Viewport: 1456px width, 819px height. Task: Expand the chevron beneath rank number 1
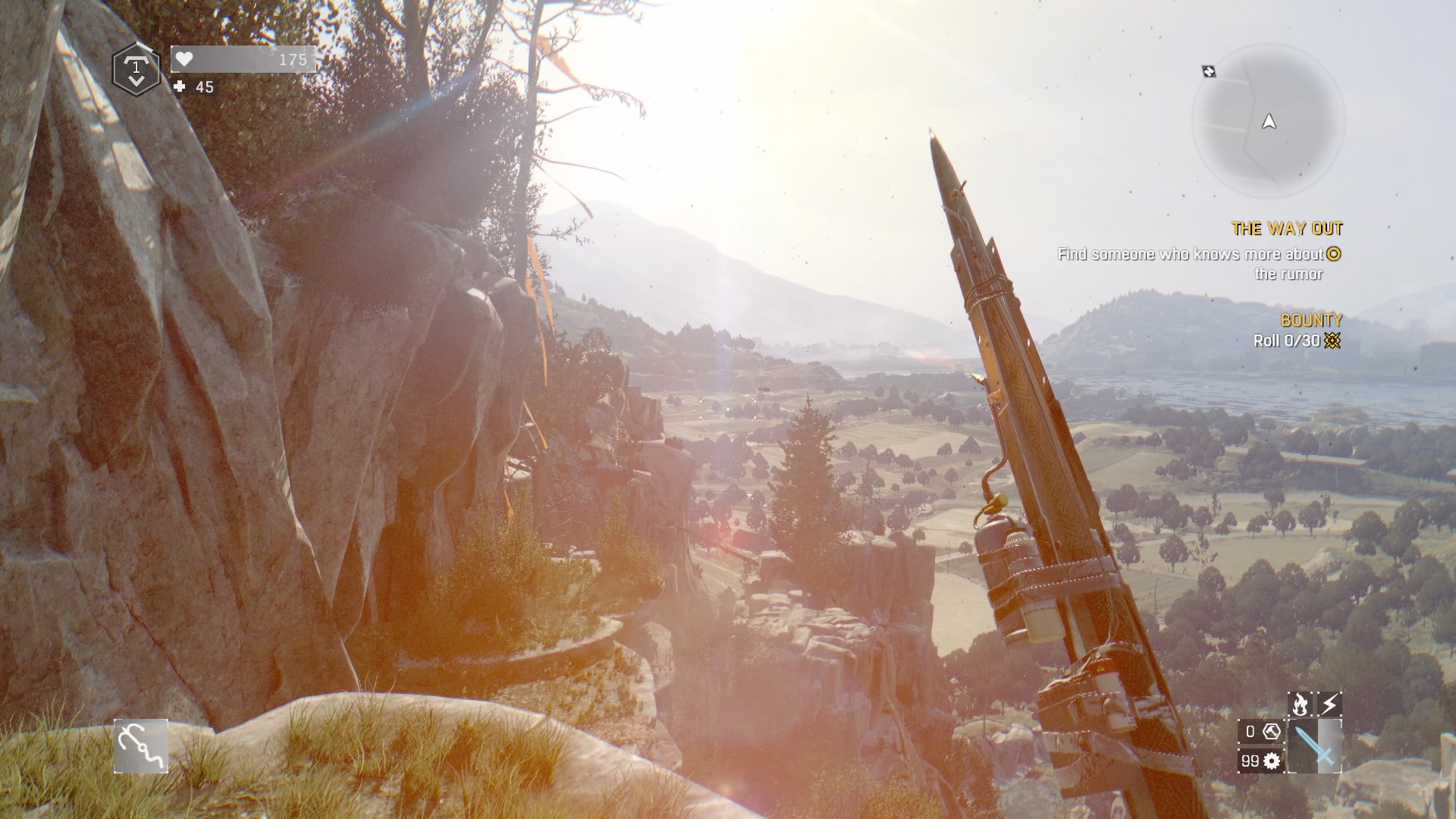[136, 80]
